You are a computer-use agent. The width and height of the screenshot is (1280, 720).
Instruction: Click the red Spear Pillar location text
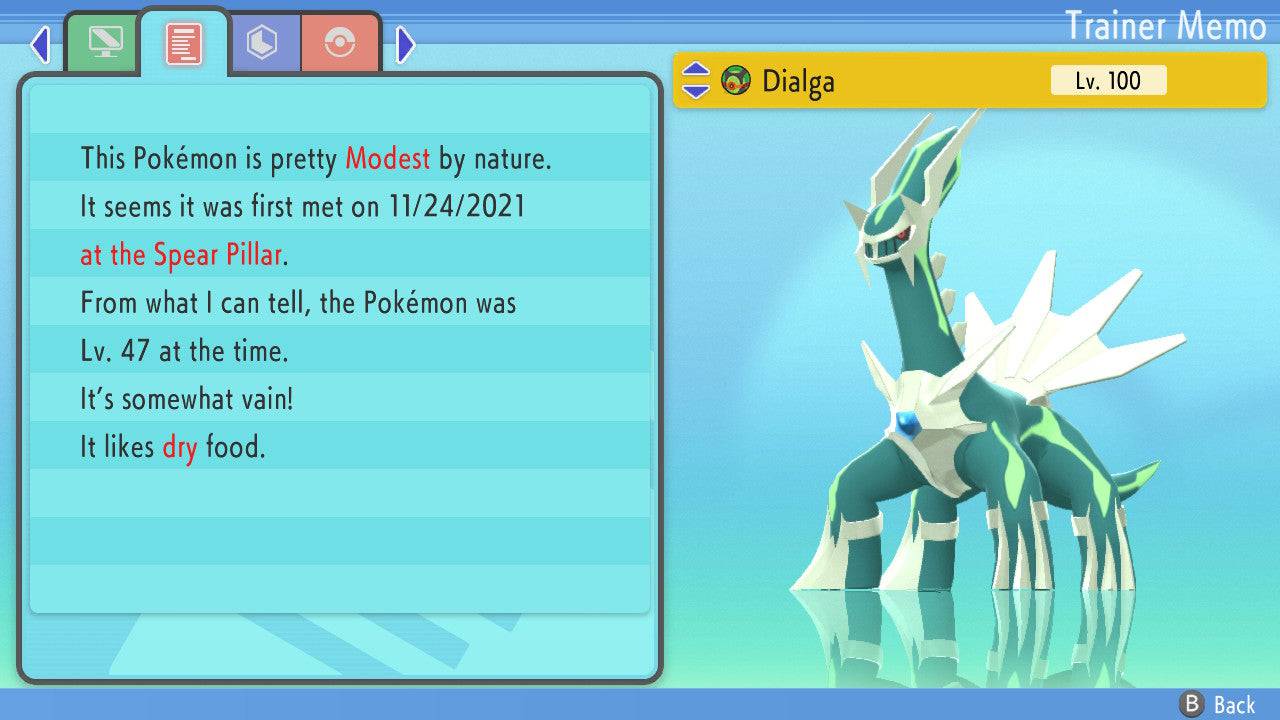pyautogui.click(x=216, y=255)
